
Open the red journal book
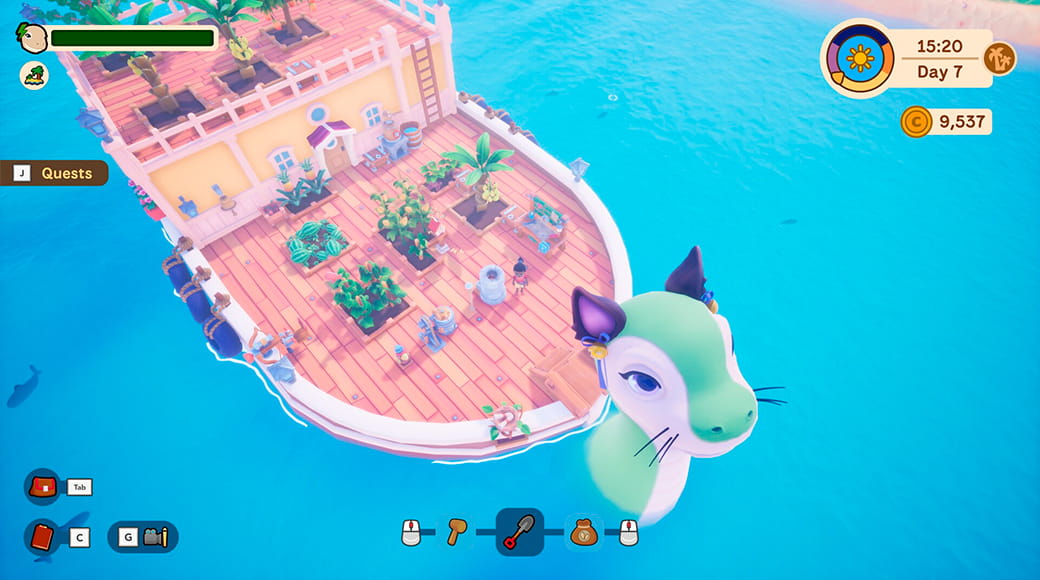(x=42, y=537)
